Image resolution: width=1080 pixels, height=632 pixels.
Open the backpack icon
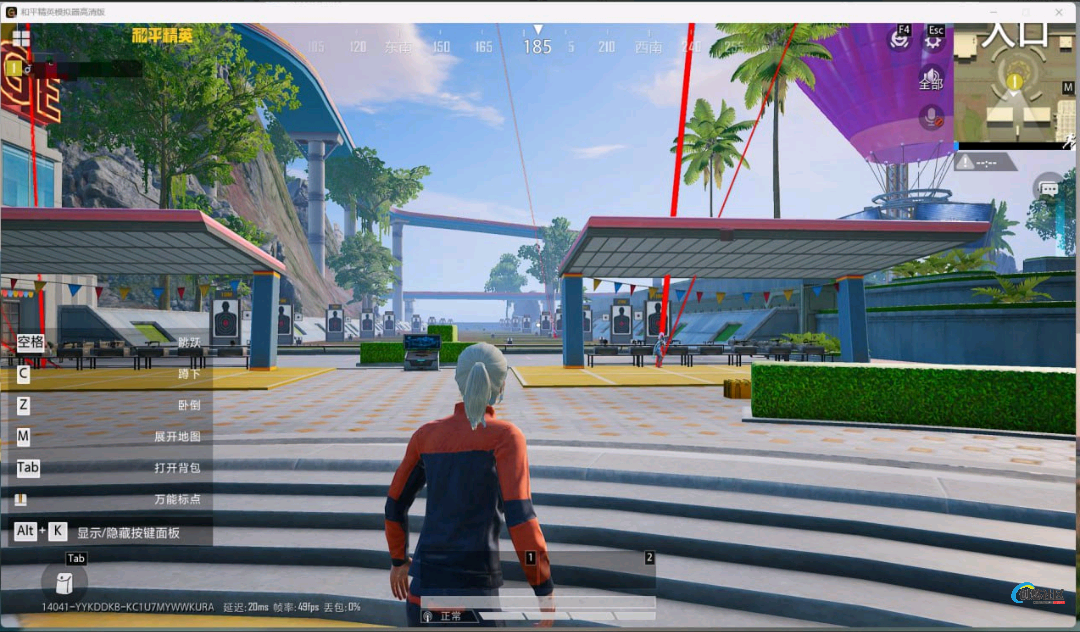[64, 583]
